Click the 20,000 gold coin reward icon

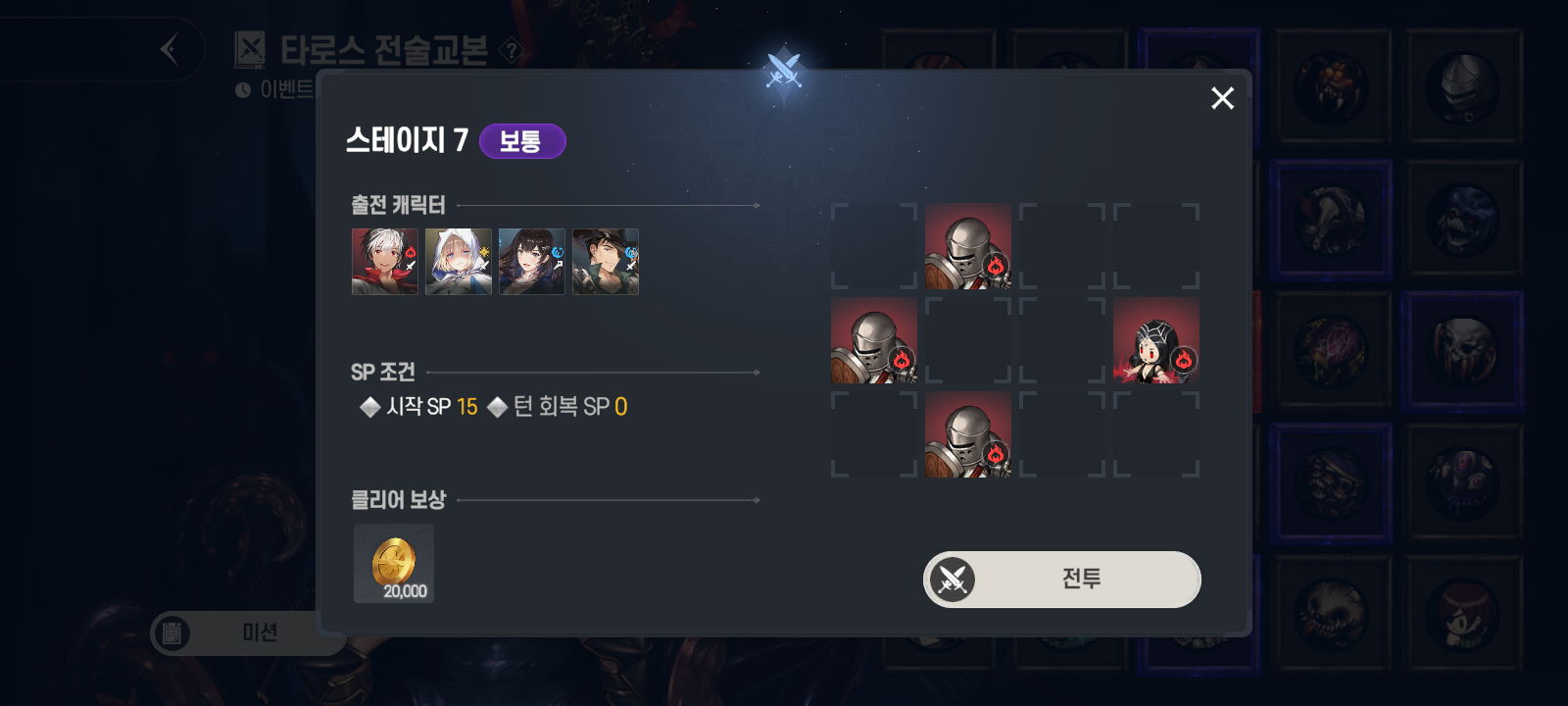[x=393, y=563]
